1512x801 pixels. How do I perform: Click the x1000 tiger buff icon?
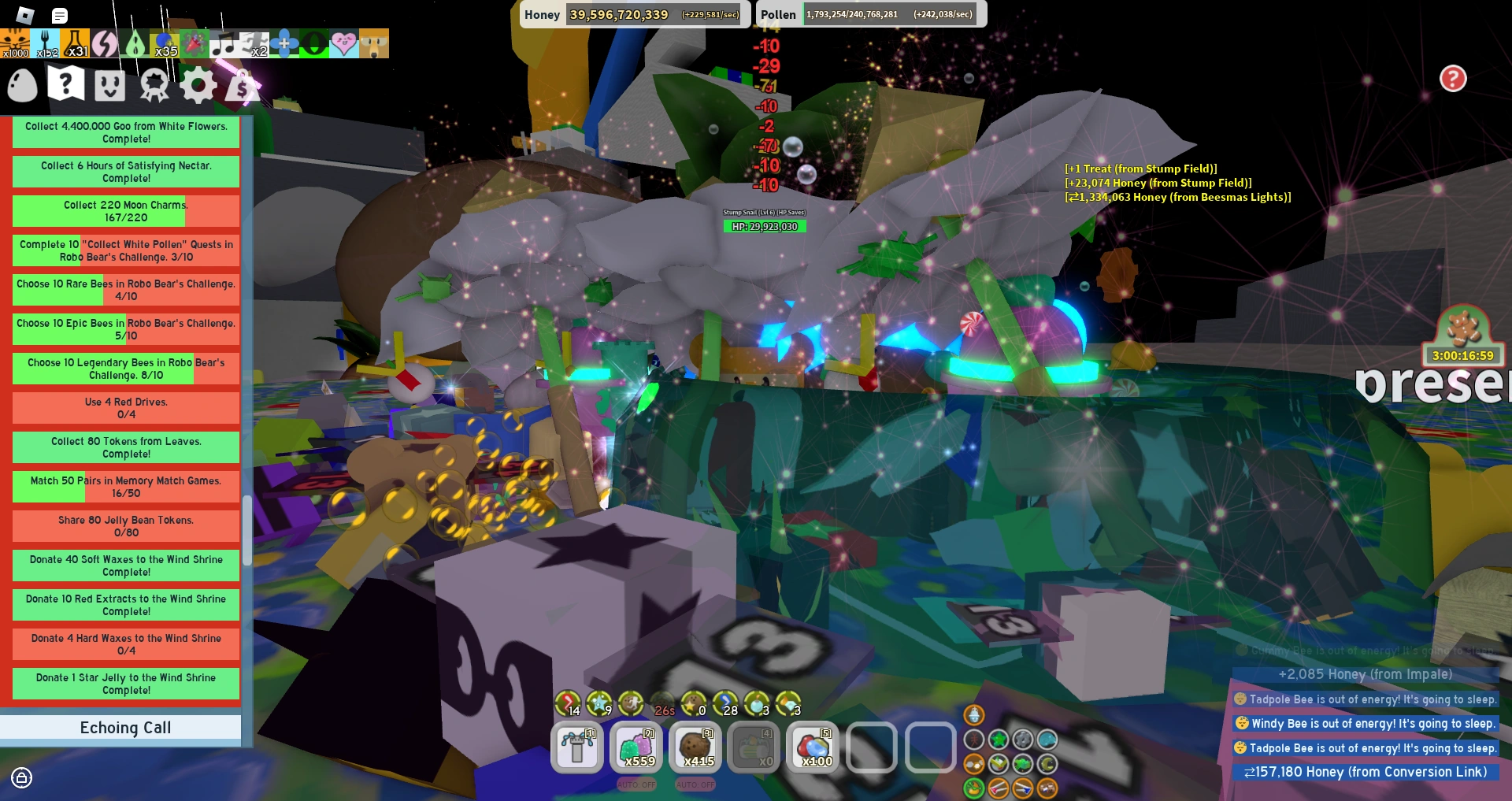pos(15,43)
